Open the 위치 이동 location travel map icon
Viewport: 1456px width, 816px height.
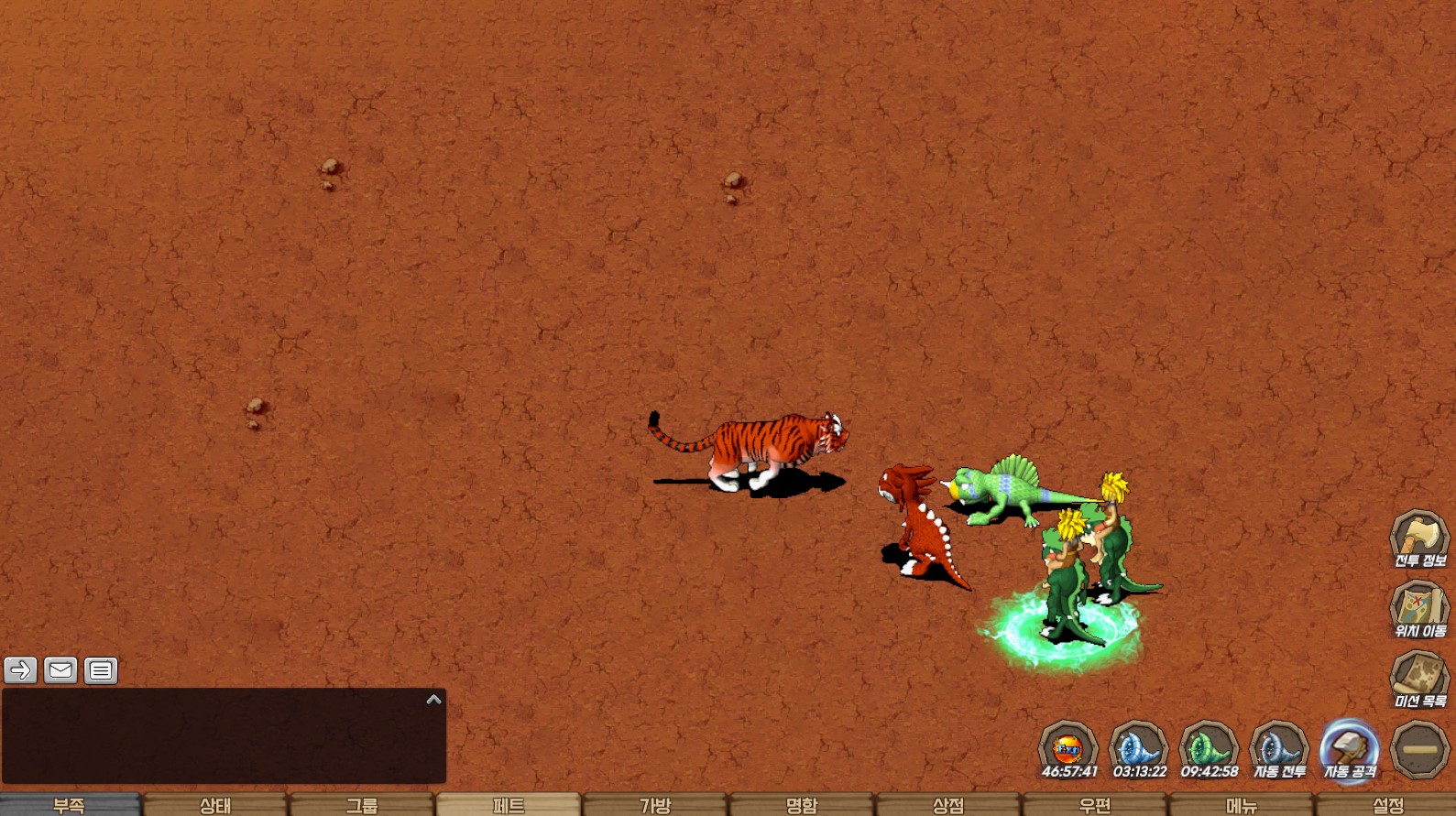(1419, 609)
